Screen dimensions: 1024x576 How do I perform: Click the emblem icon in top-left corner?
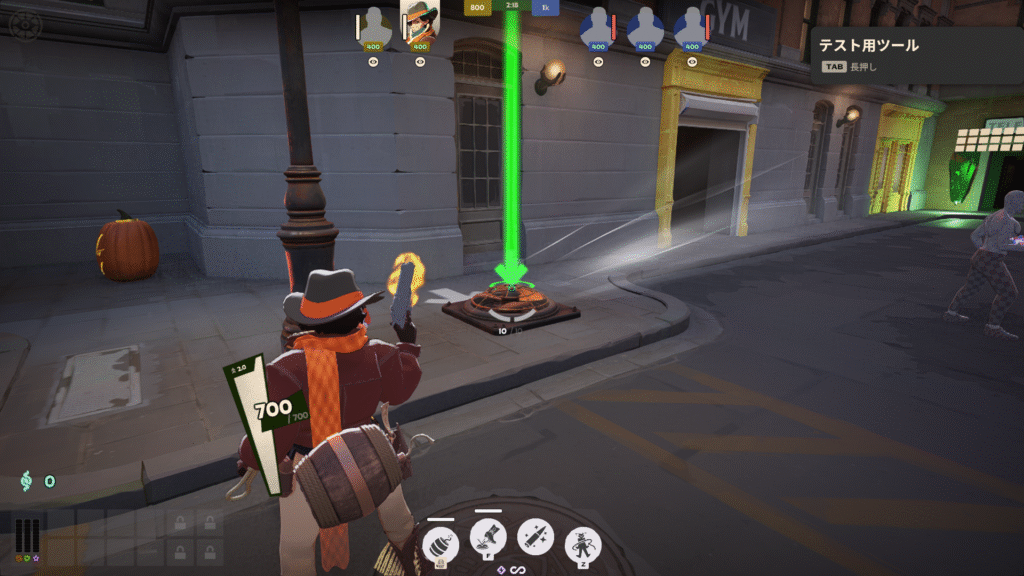tap(22, 23)
